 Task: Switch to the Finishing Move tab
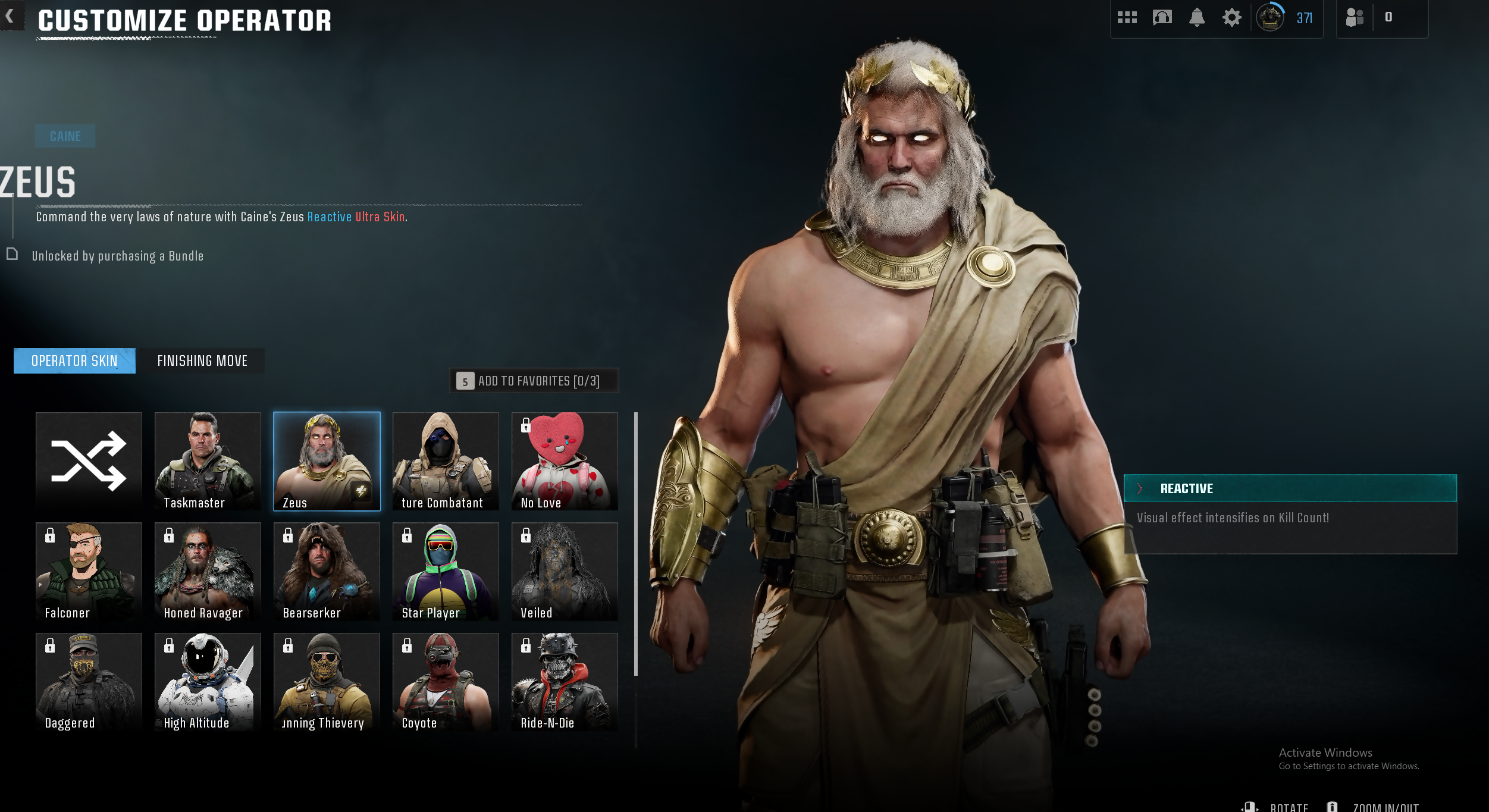tap(202, 361)
